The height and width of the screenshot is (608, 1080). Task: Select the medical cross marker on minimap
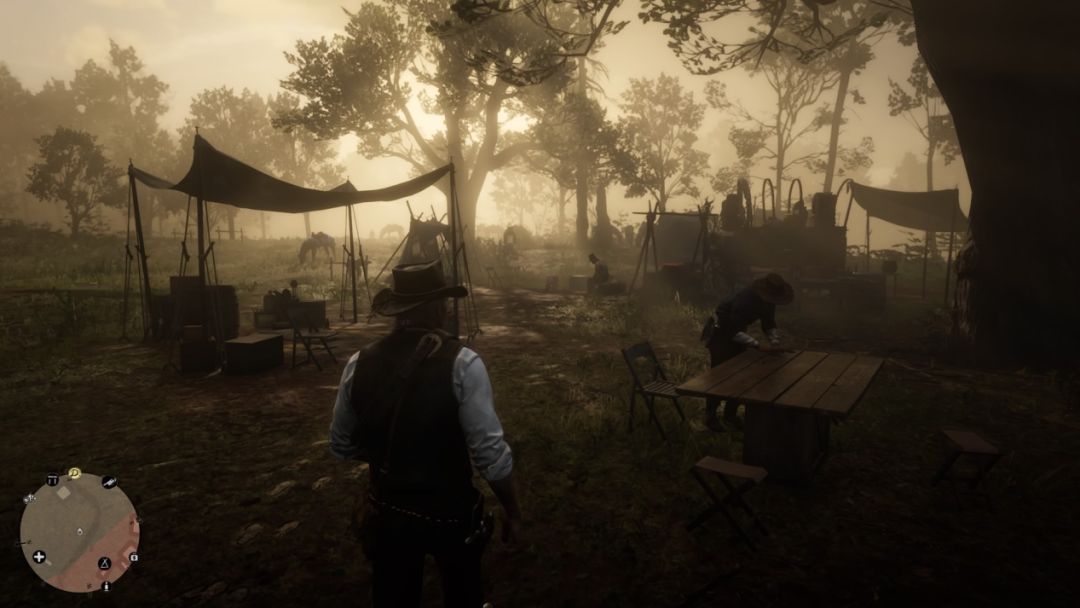pyautogui.click(x=39, y=556)
